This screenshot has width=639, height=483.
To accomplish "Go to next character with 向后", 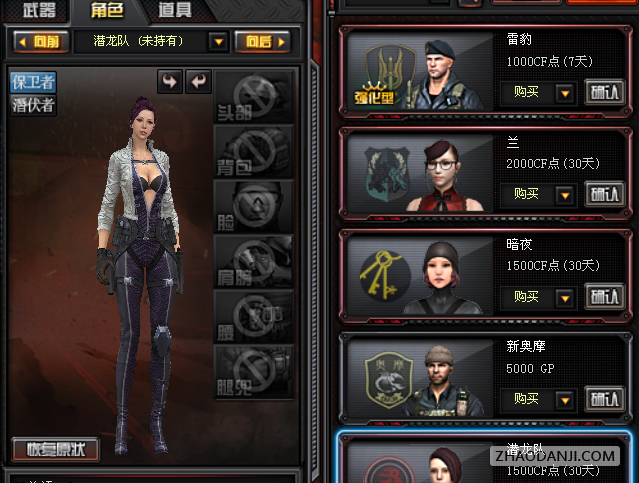I will [262, 42].
